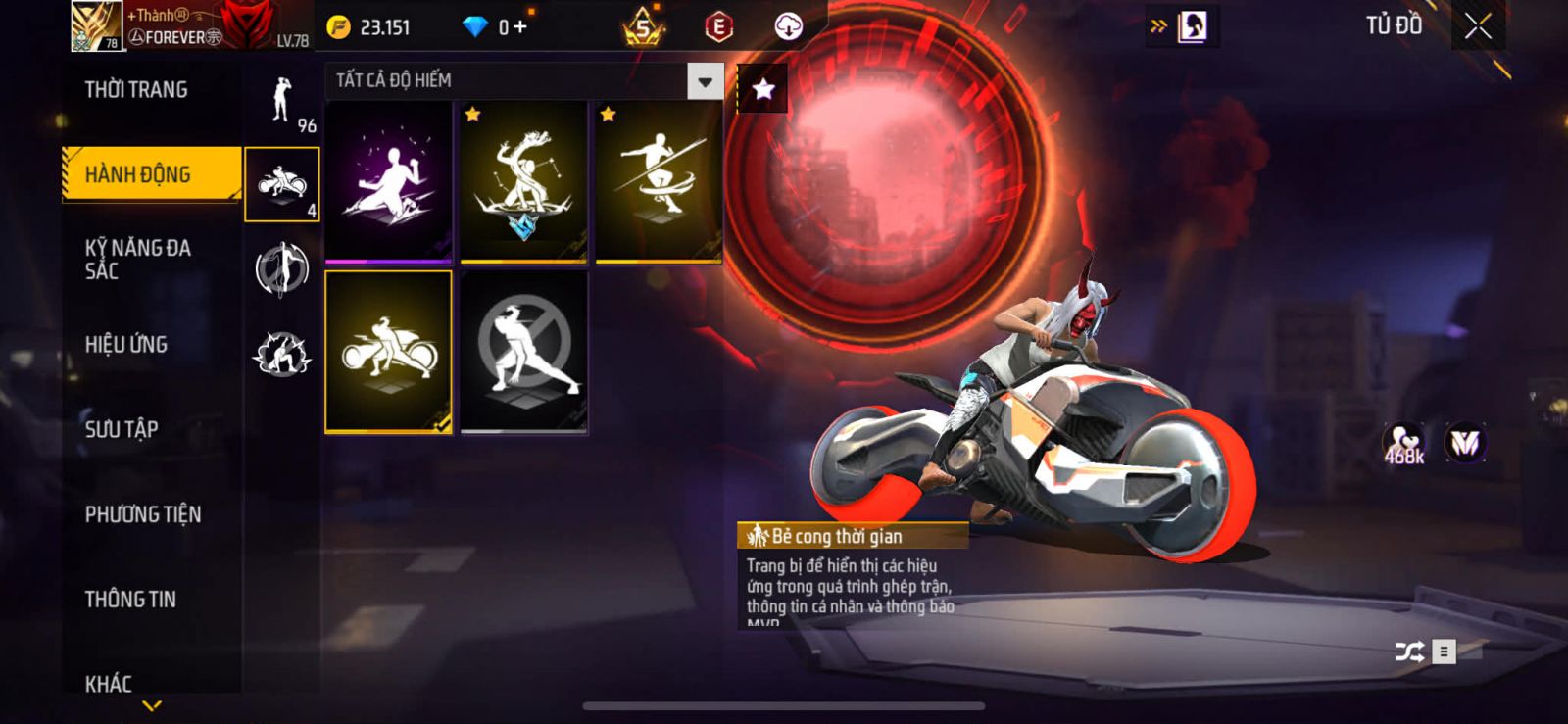Select the motorcycle emote subcategory icon
The image size is (1568, 724).
(x=282, y=184)
